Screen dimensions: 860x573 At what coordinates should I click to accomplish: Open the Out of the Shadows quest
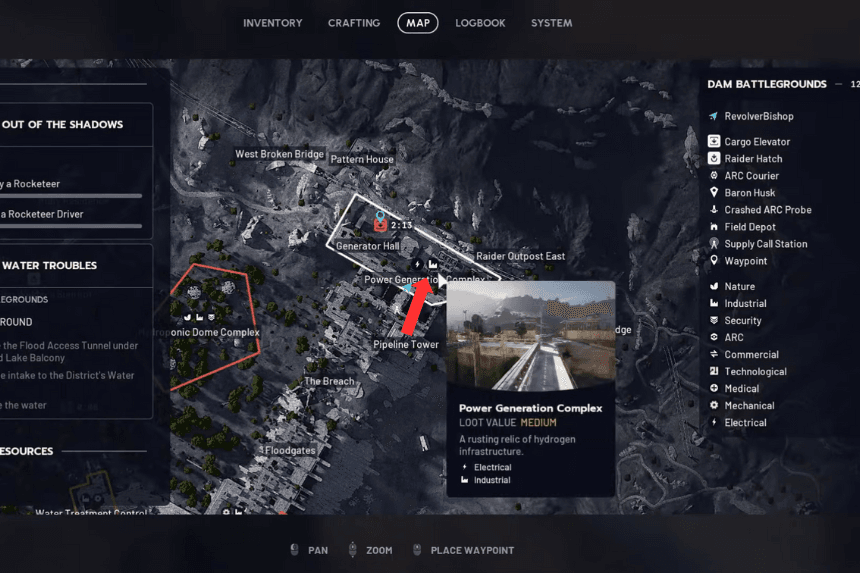click(x=63, y=125)
